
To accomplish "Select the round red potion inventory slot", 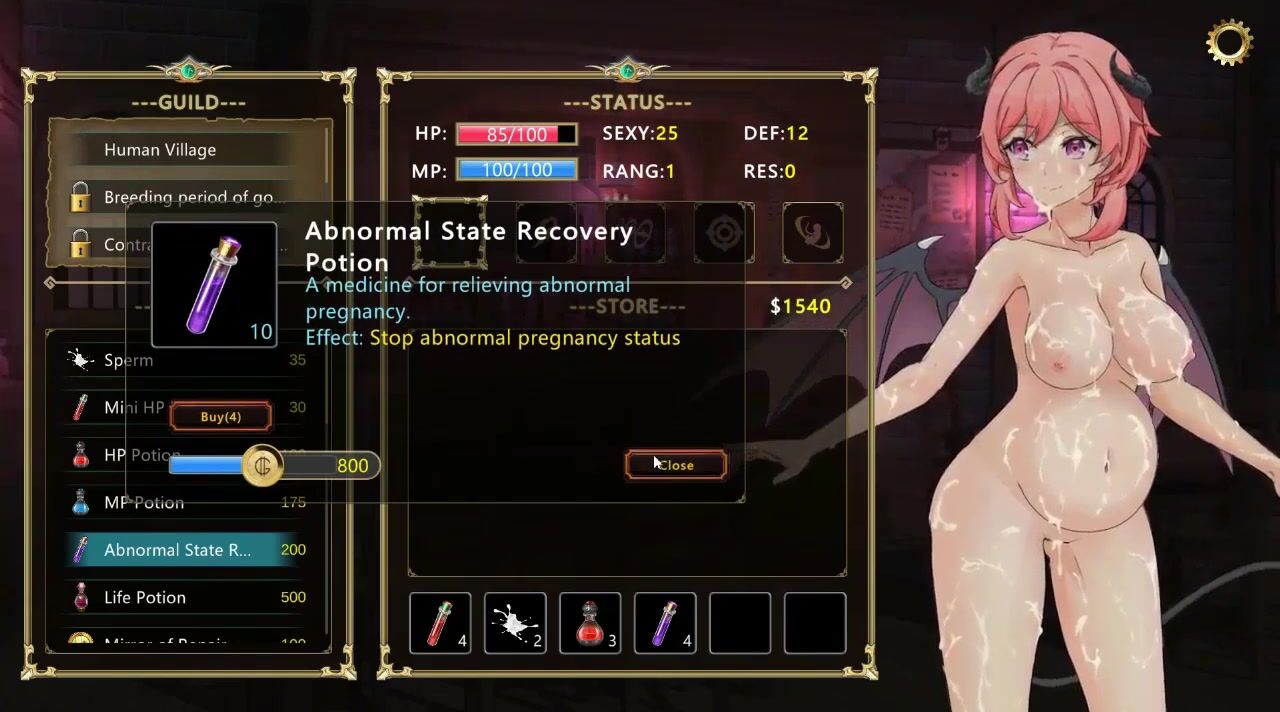I will pos(590,623).
